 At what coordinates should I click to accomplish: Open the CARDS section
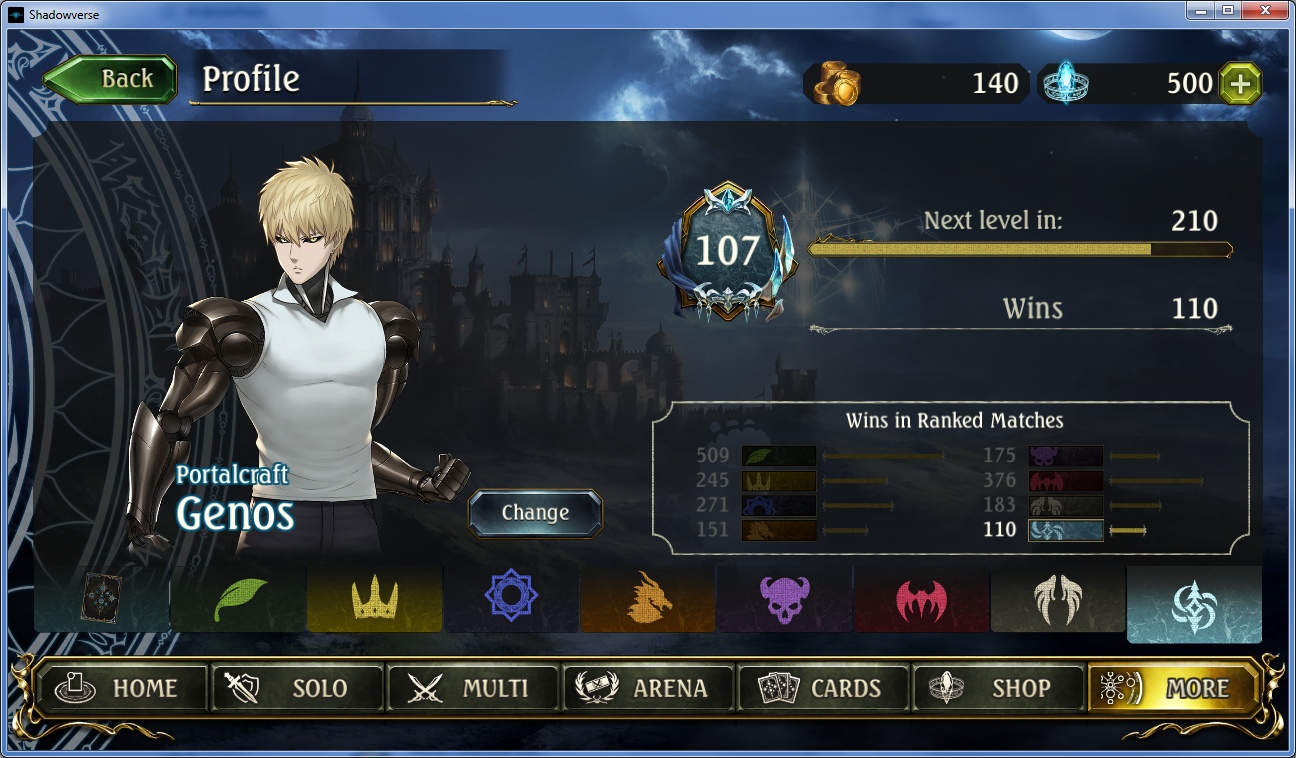point(823,688)
